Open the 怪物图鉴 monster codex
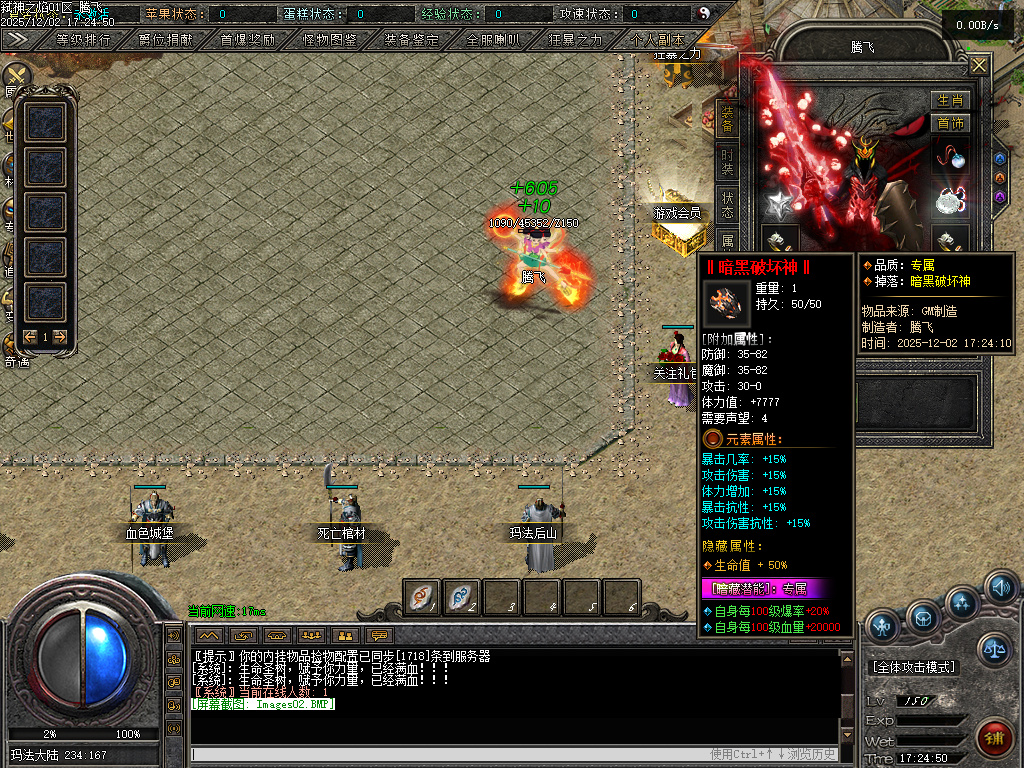 click(x=330, y=41)
